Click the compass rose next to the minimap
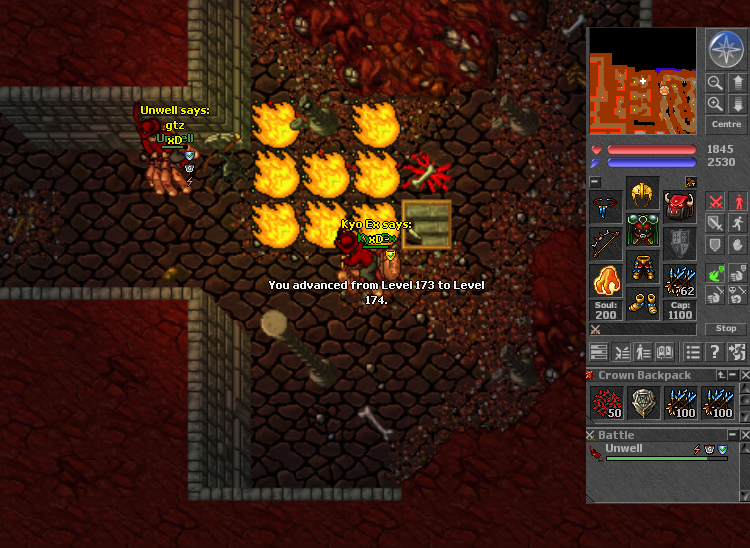 coord(725,49)
